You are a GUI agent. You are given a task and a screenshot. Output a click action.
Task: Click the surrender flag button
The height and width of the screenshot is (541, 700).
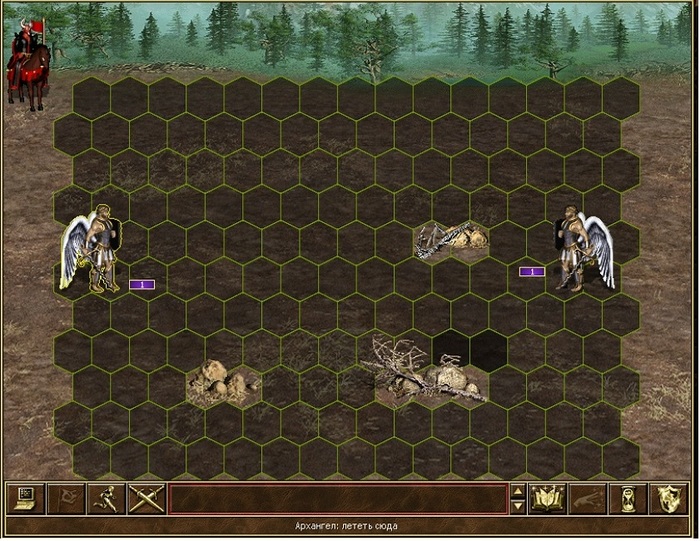(x=64, y=498)
